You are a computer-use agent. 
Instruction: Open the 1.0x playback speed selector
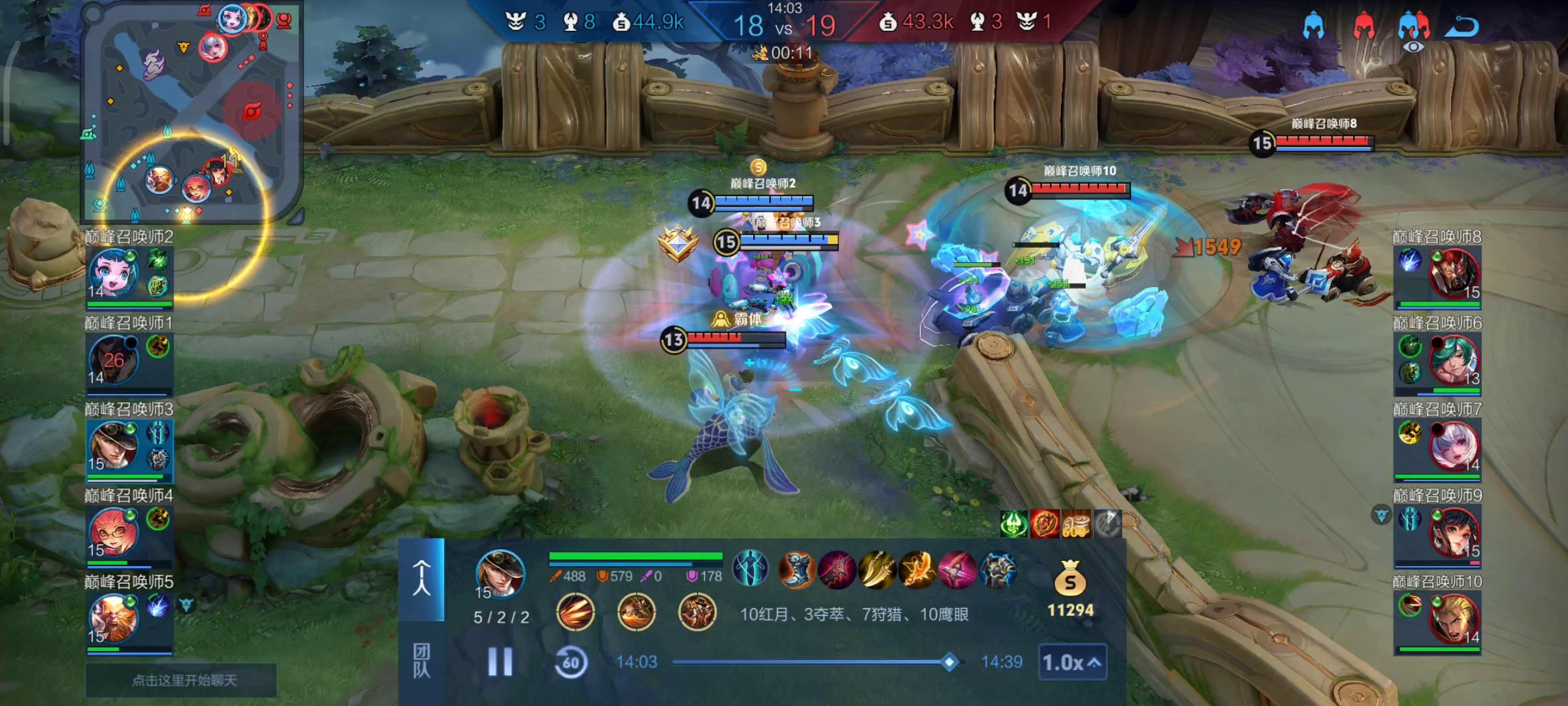pos(1071,662)
